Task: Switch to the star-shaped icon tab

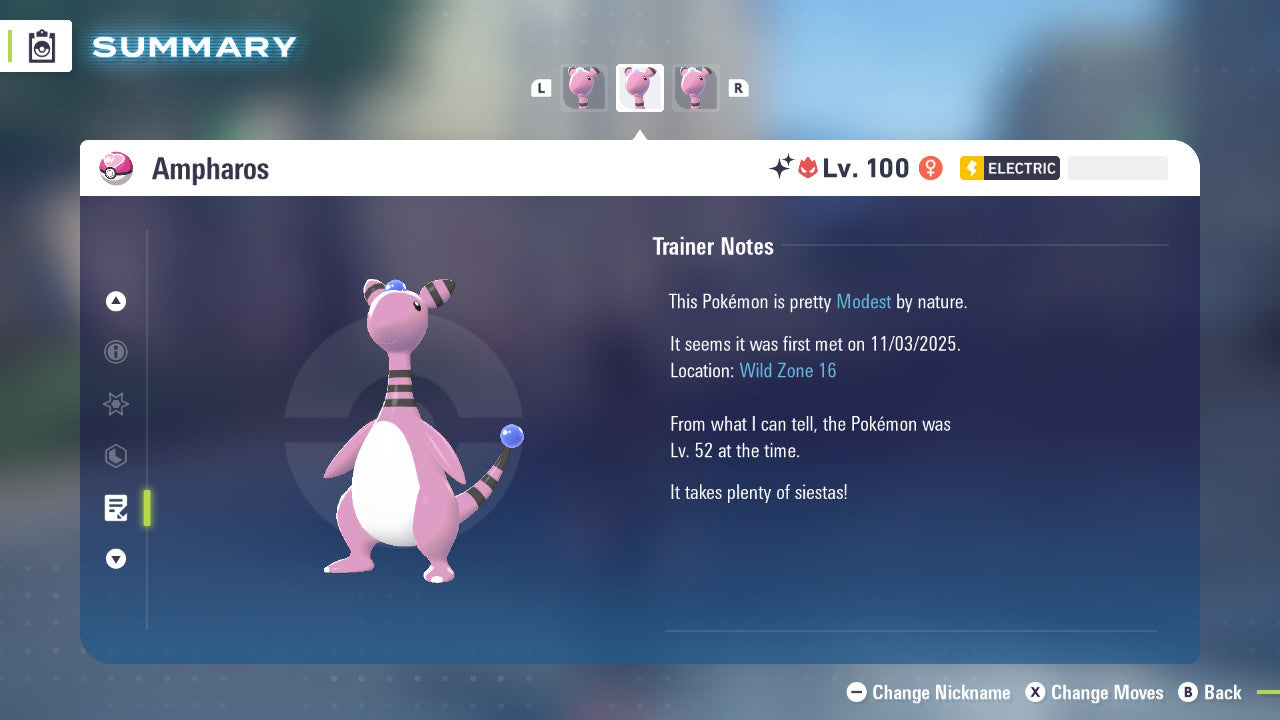Action: click(x=116, y=404)
